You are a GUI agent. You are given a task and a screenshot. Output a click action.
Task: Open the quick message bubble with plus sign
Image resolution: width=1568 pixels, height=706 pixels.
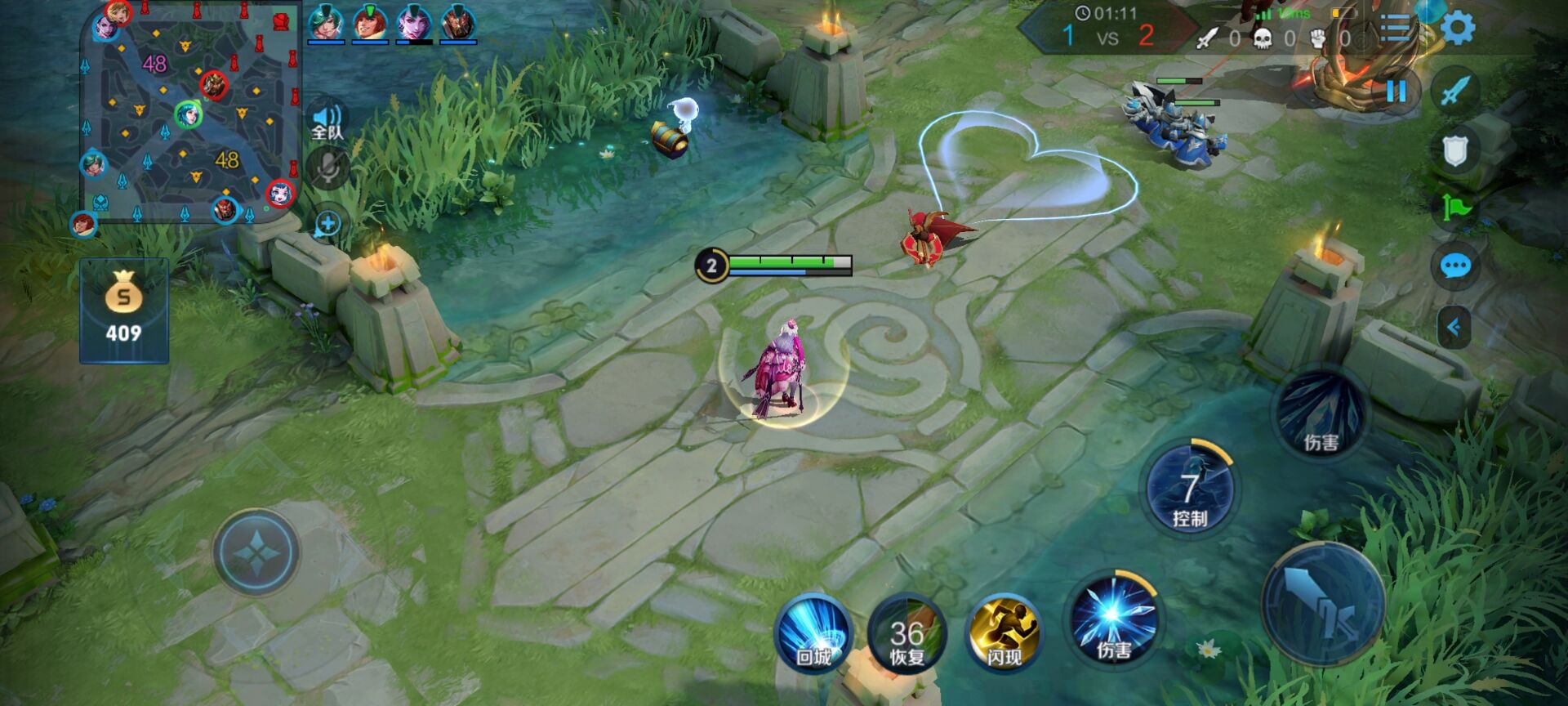pyautogui.click(x=327, y=224)
